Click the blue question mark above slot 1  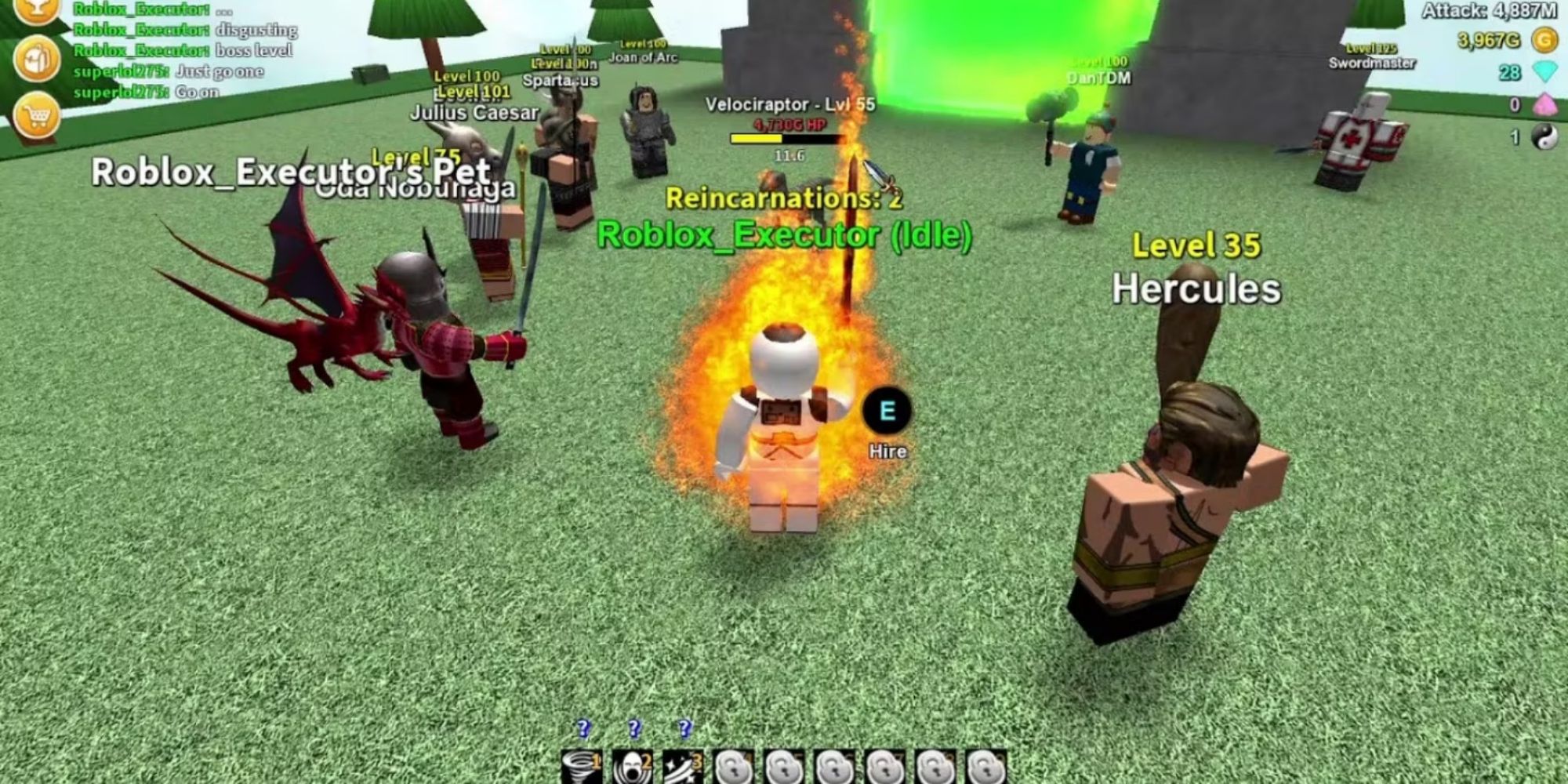pyautogui.click(x=582, y=728)
